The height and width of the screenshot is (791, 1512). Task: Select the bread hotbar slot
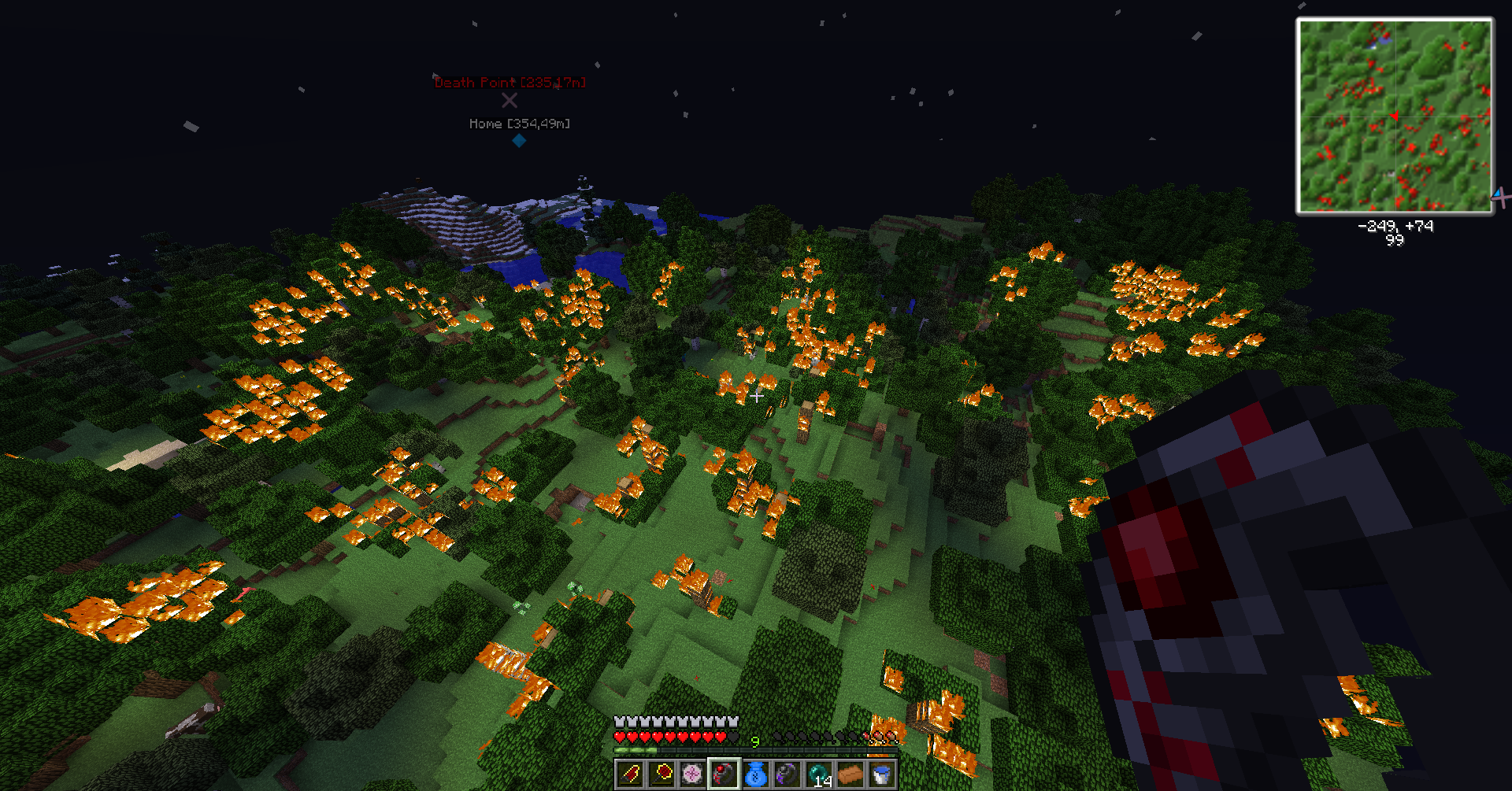click(850, 774)
